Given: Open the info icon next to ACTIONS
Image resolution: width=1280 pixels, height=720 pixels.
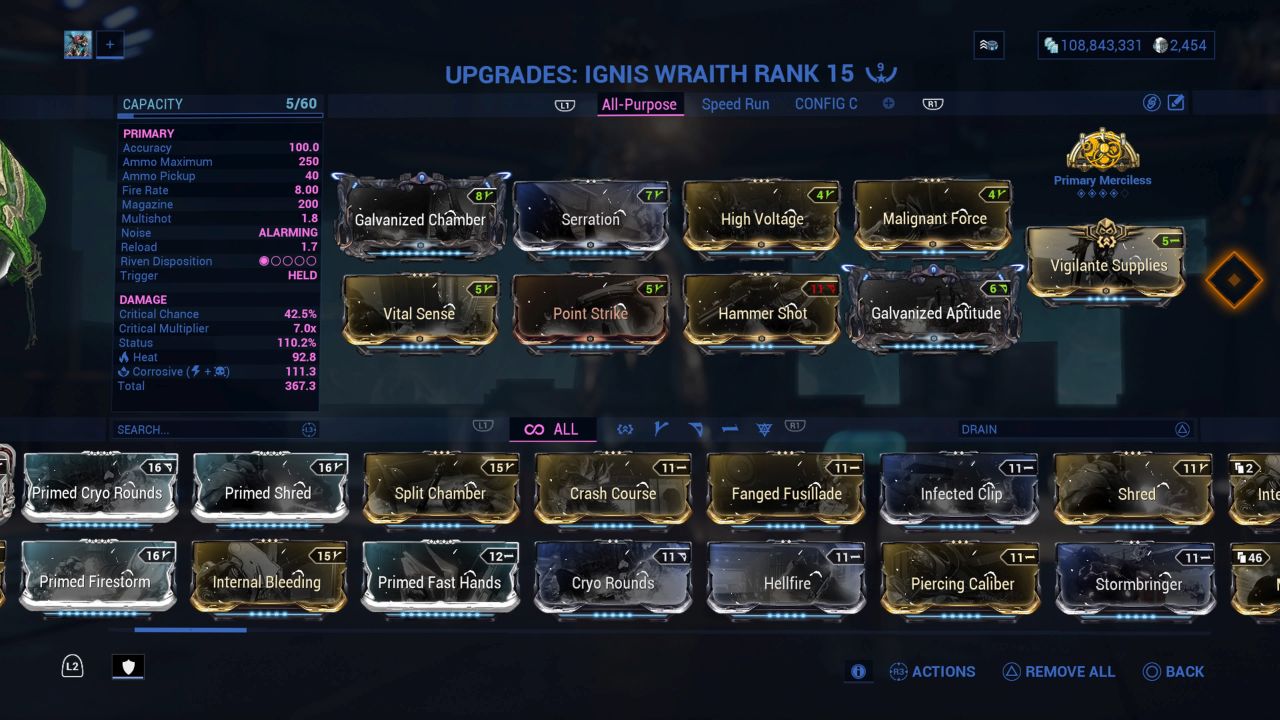Looking at the screenshot, I should coord(858,671).
